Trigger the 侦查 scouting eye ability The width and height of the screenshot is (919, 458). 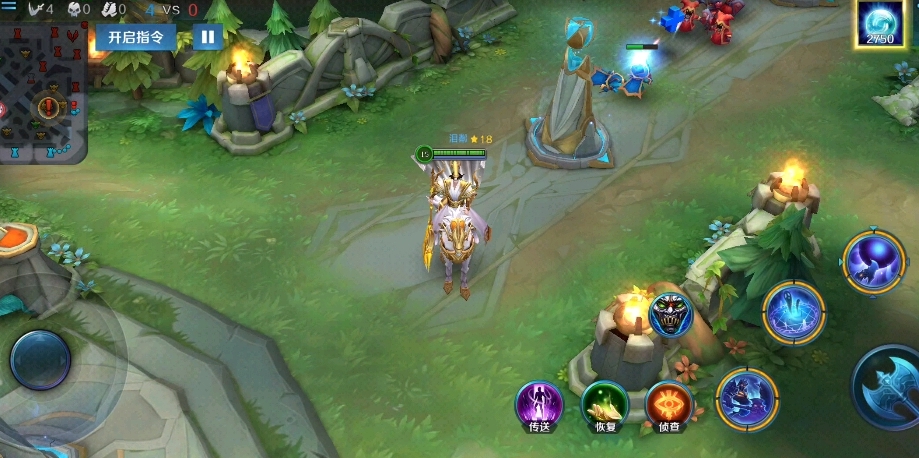[670, 405]
